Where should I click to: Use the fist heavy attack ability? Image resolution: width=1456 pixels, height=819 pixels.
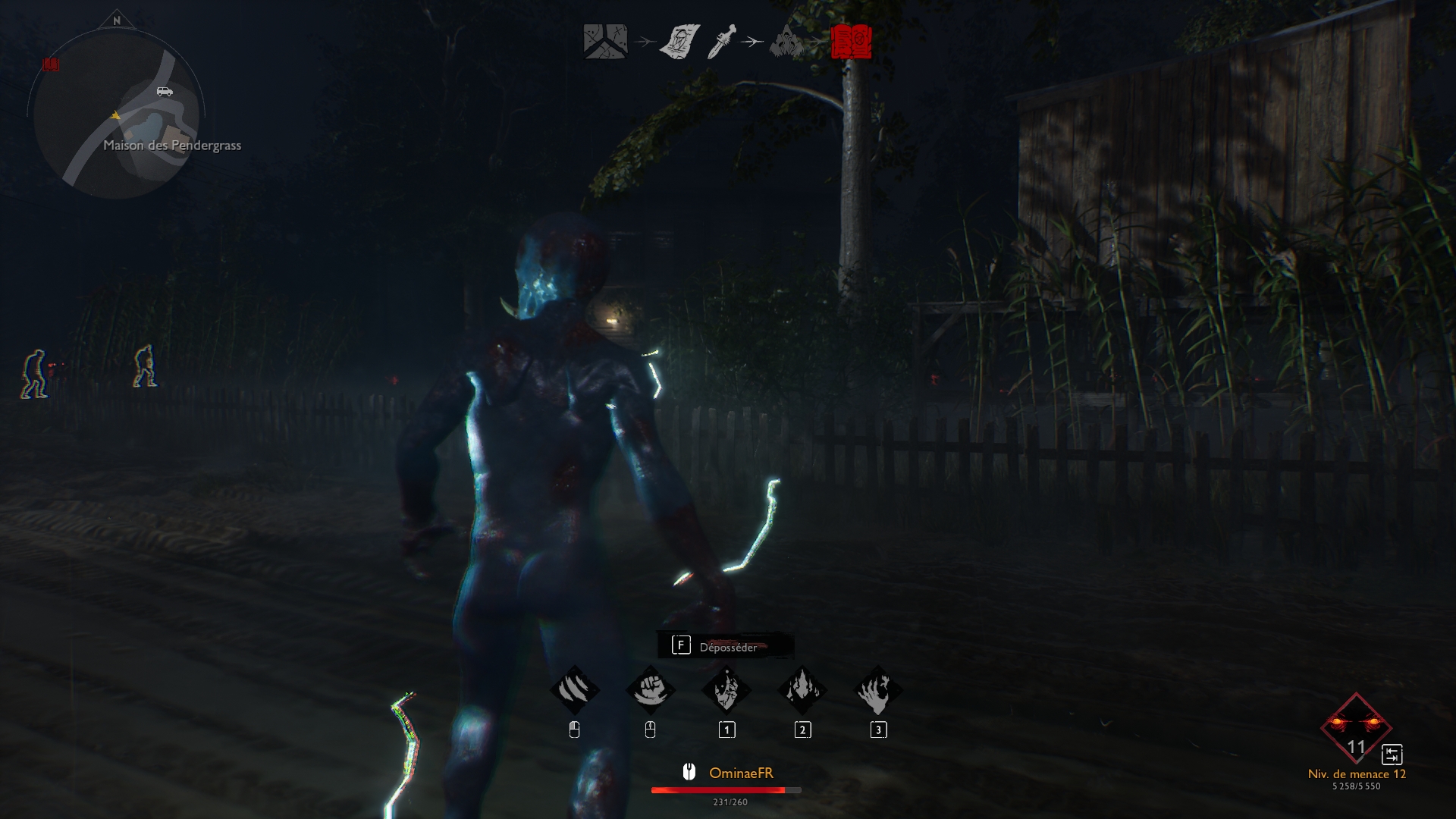[x=650, y=691]
